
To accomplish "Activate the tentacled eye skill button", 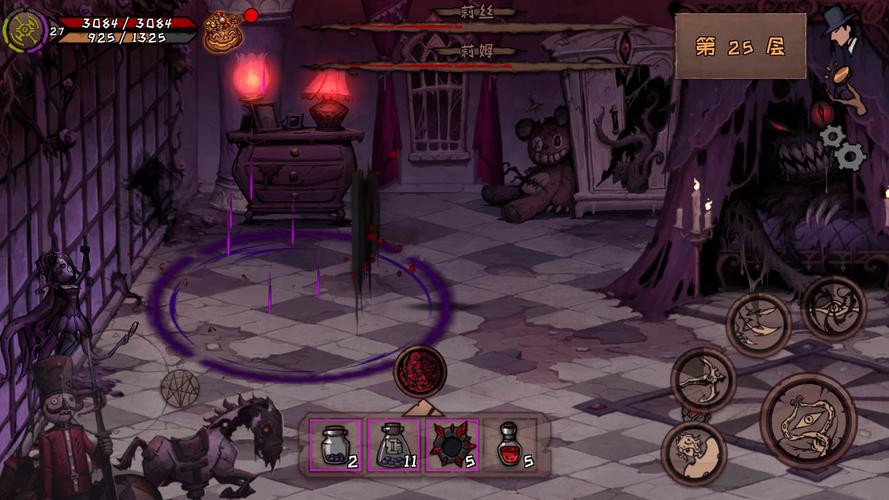I will (x=833, y=307).
